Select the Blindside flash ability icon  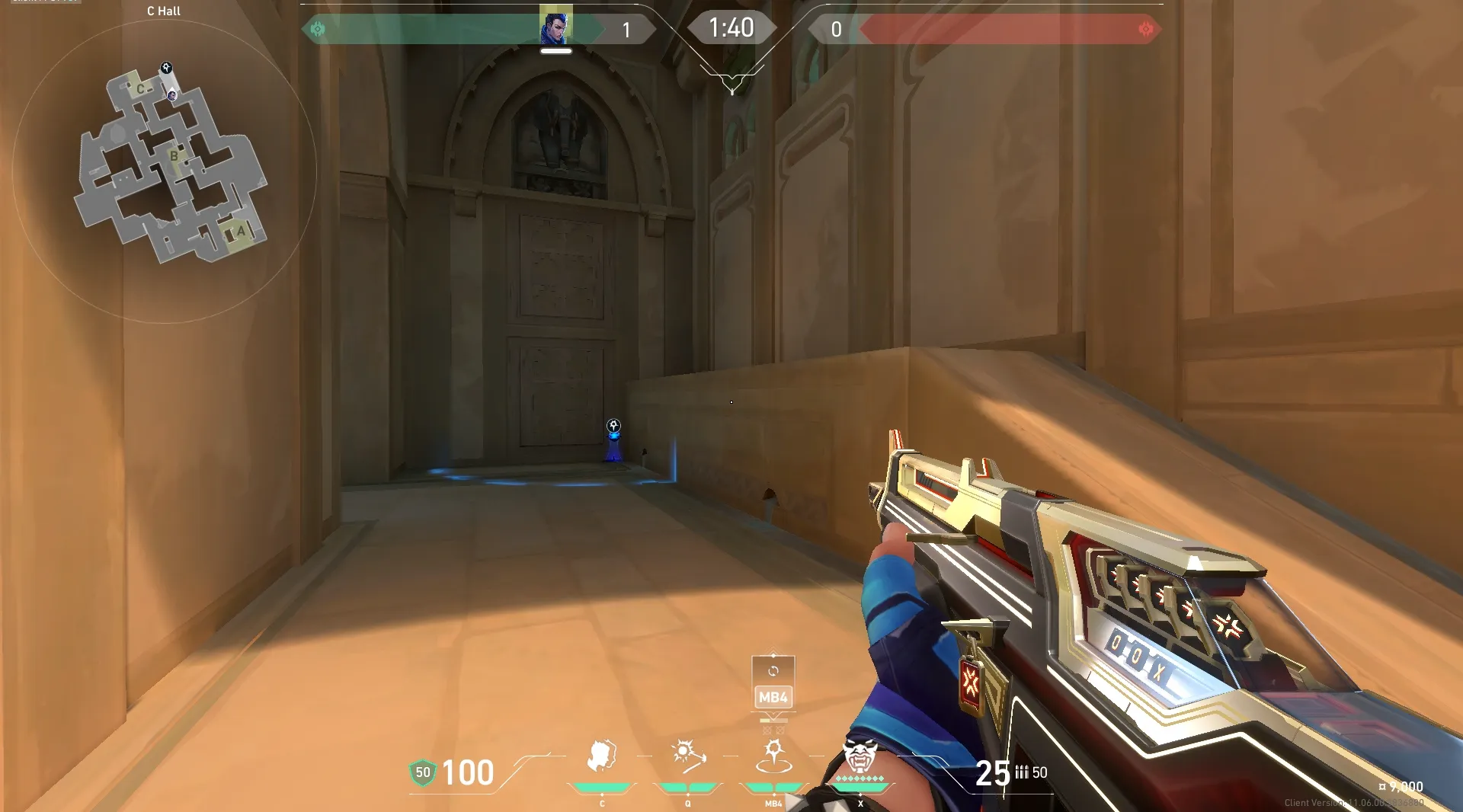pyautogui.click(x=688, y=757)
